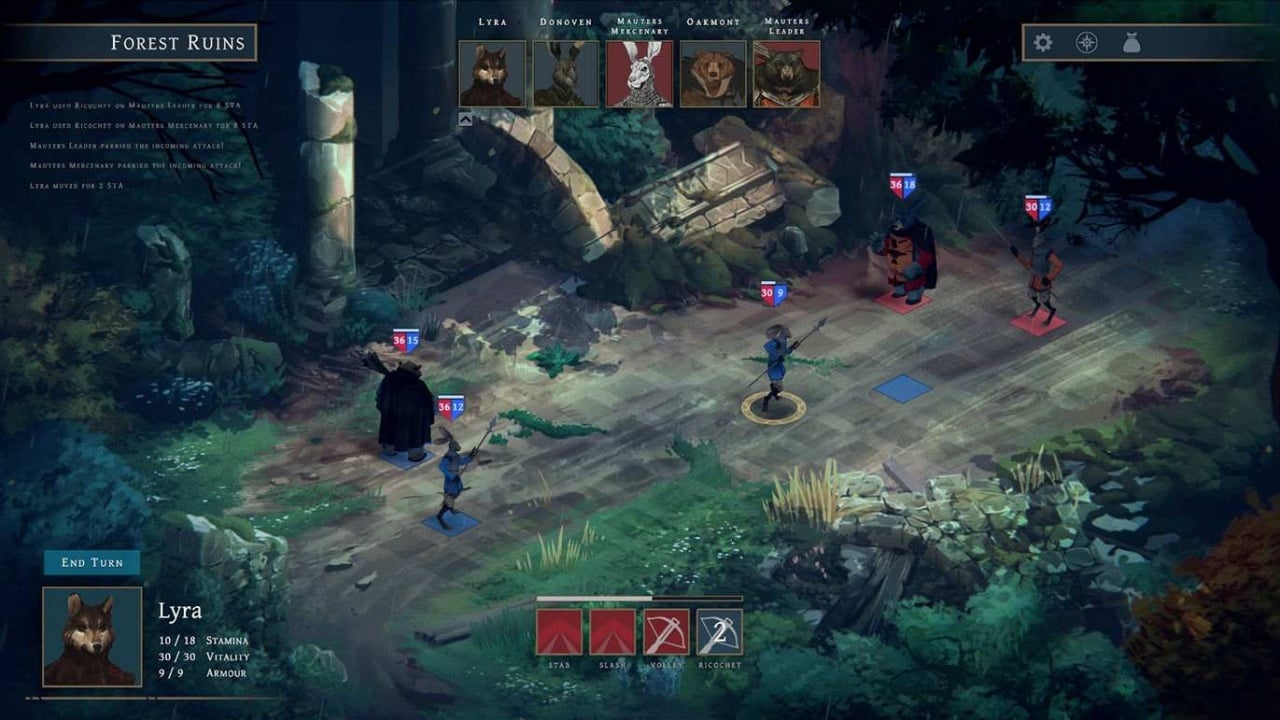The image size is (1280, 720).
Task: Choose the Ricochet ability
Action: pos(720,632)
